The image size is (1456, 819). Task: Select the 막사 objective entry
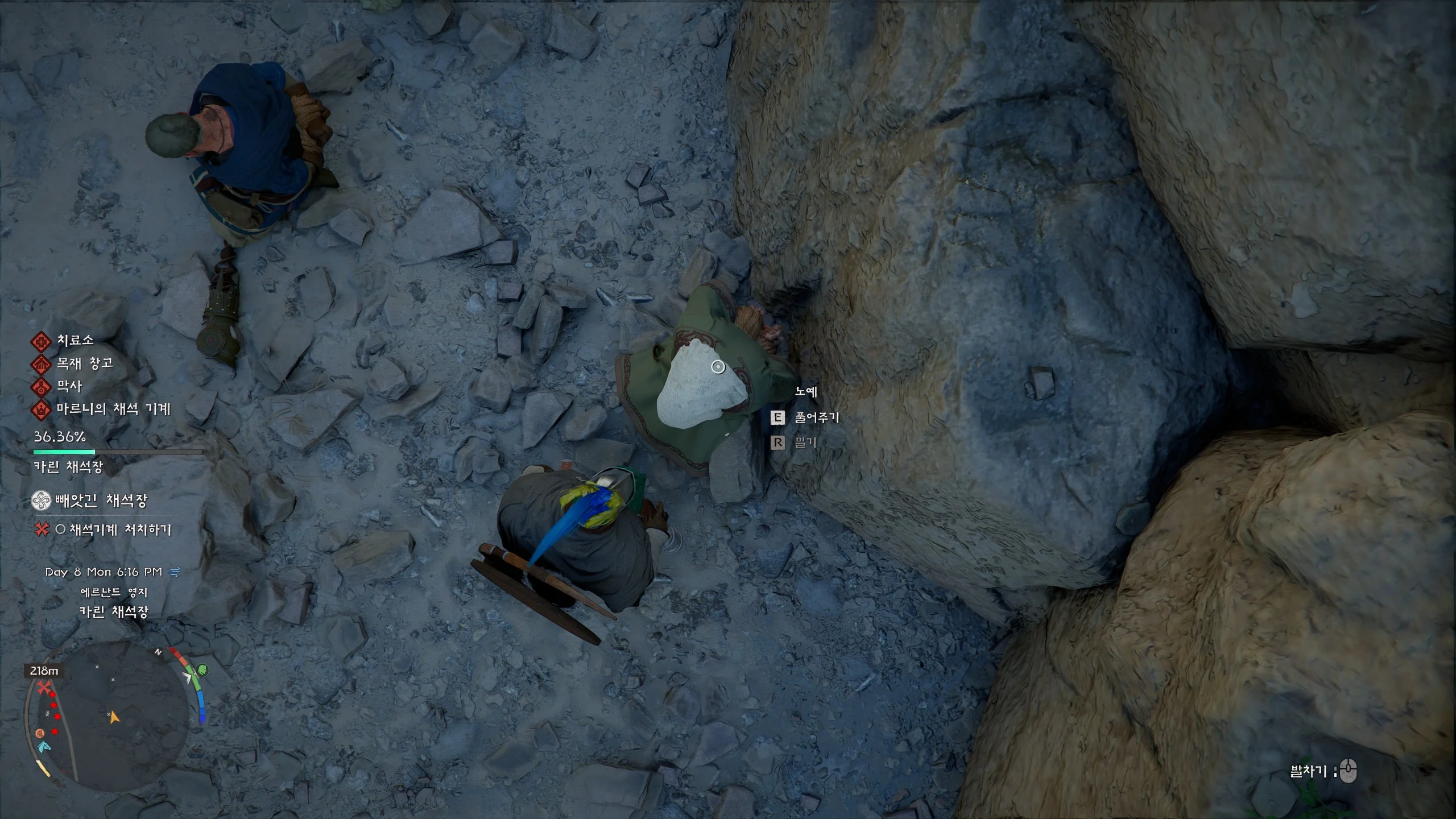[69, 387]
